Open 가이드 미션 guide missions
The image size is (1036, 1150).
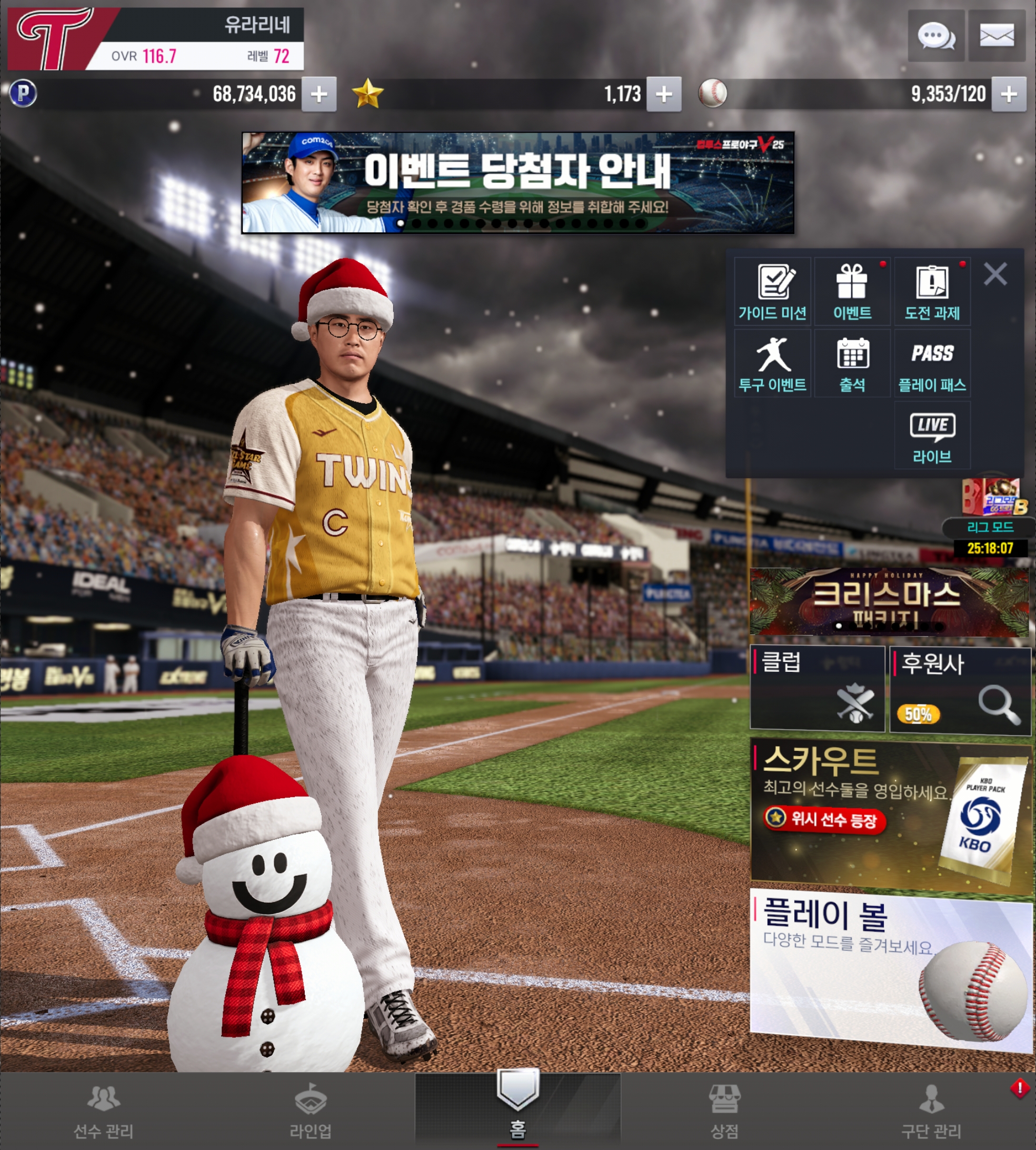[x=772, y=292]
